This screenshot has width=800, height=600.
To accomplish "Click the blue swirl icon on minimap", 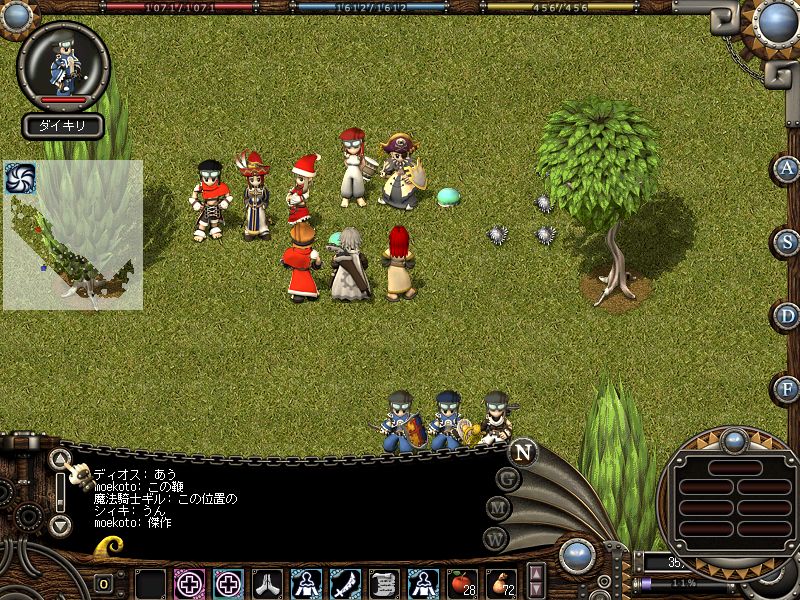I will [x=19, y=178].
